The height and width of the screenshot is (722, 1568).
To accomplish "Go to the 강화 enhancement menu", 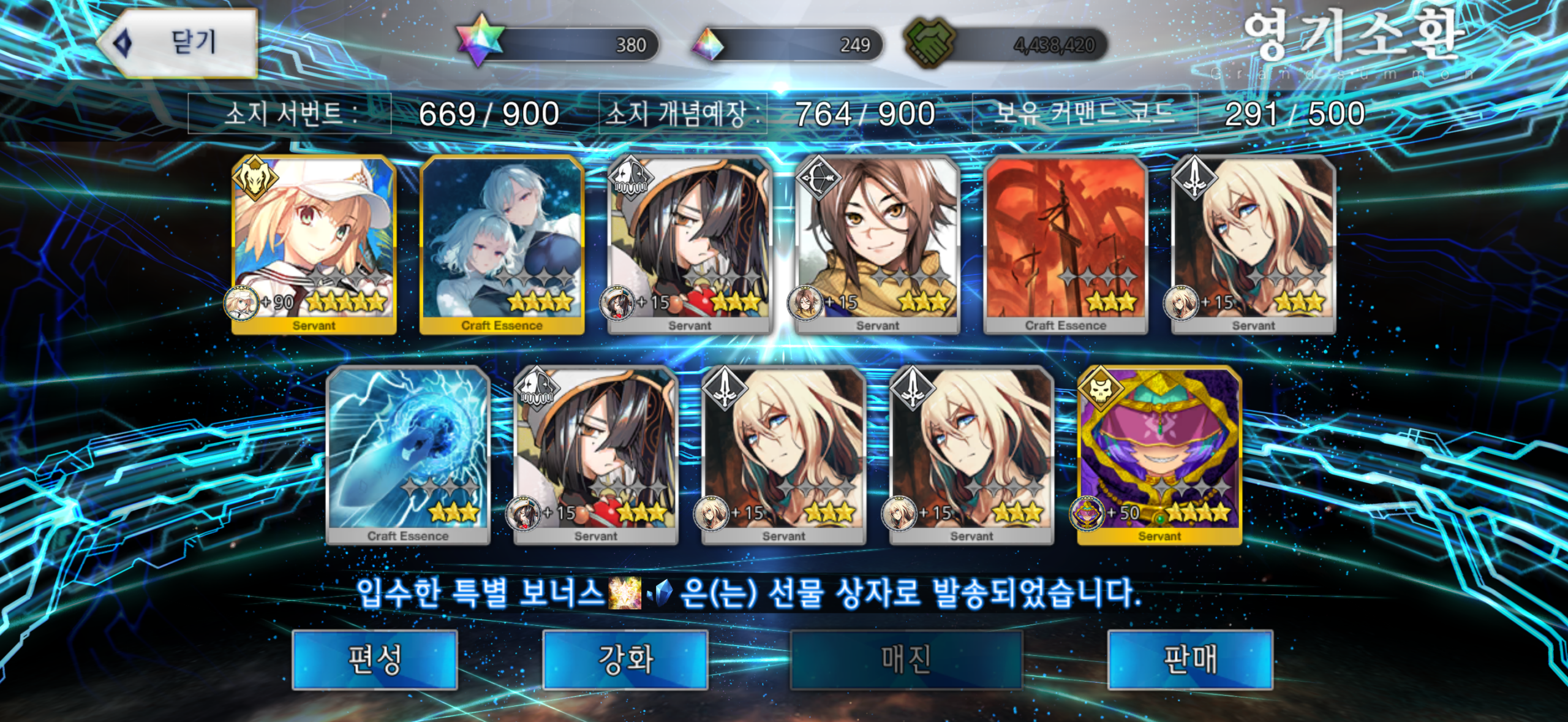I will click(625, 660).
